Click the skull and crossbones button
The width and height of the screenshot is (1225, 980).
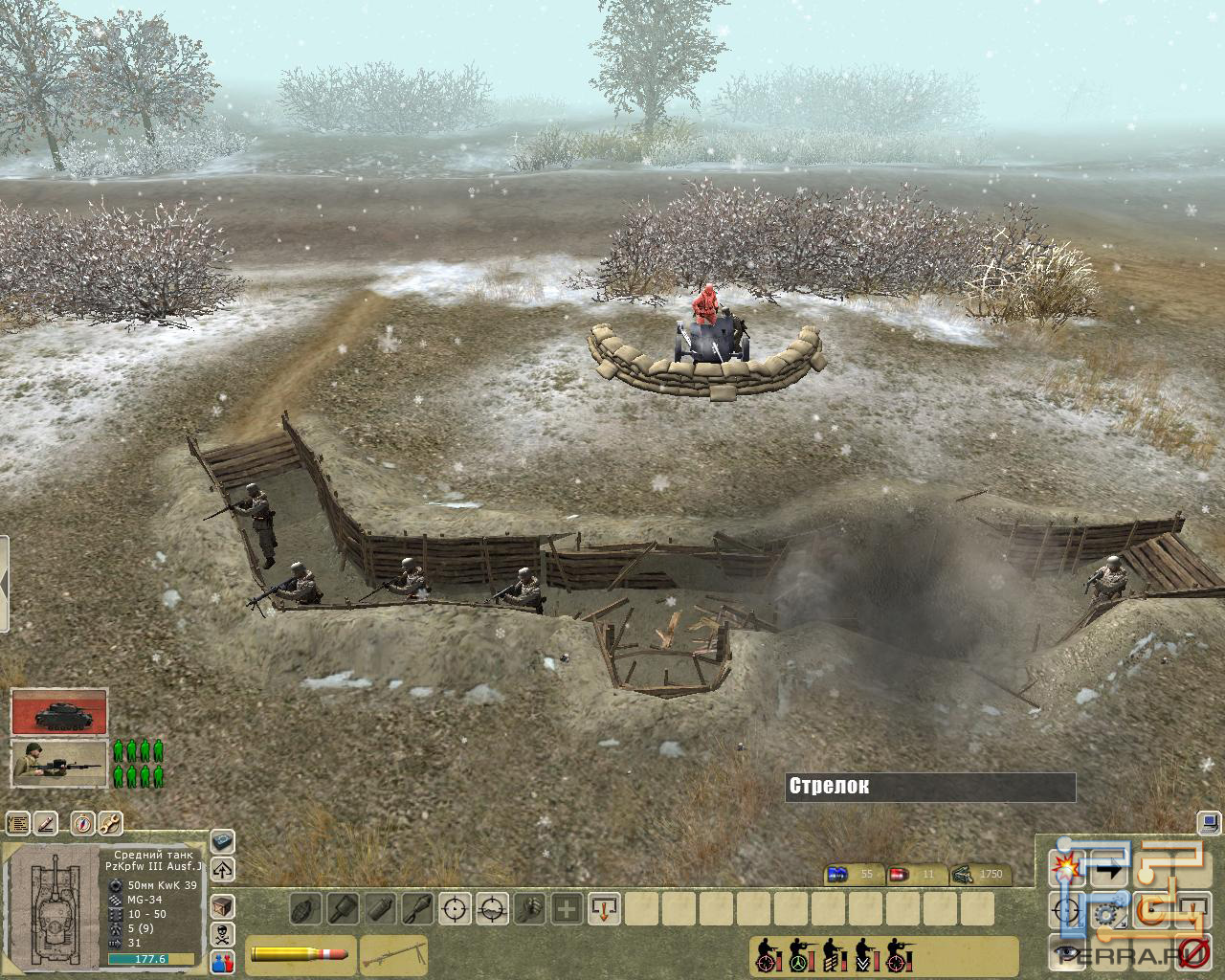pos(222,933)
